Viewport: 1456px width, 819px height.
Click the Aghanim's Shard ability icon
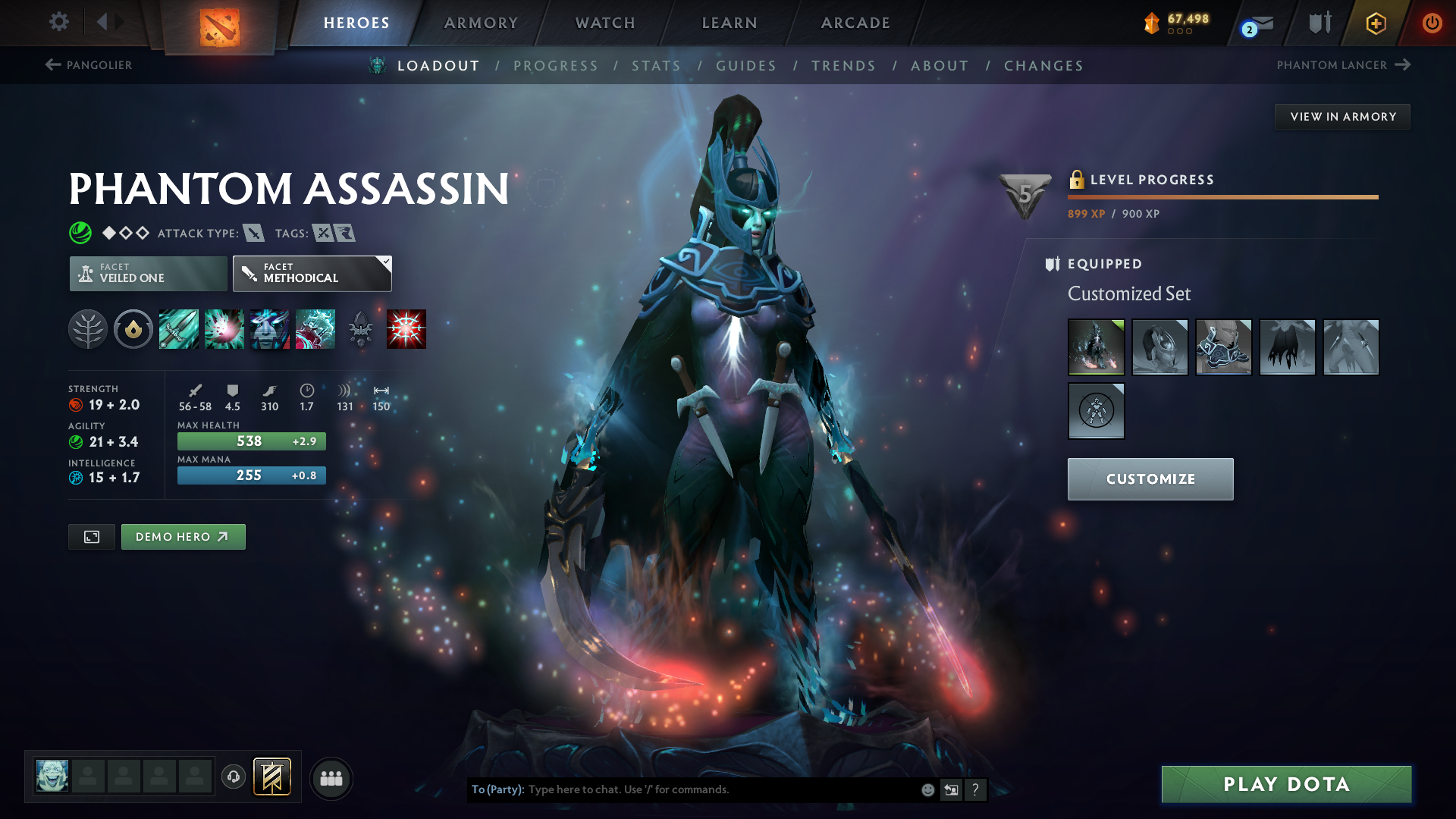361,329
